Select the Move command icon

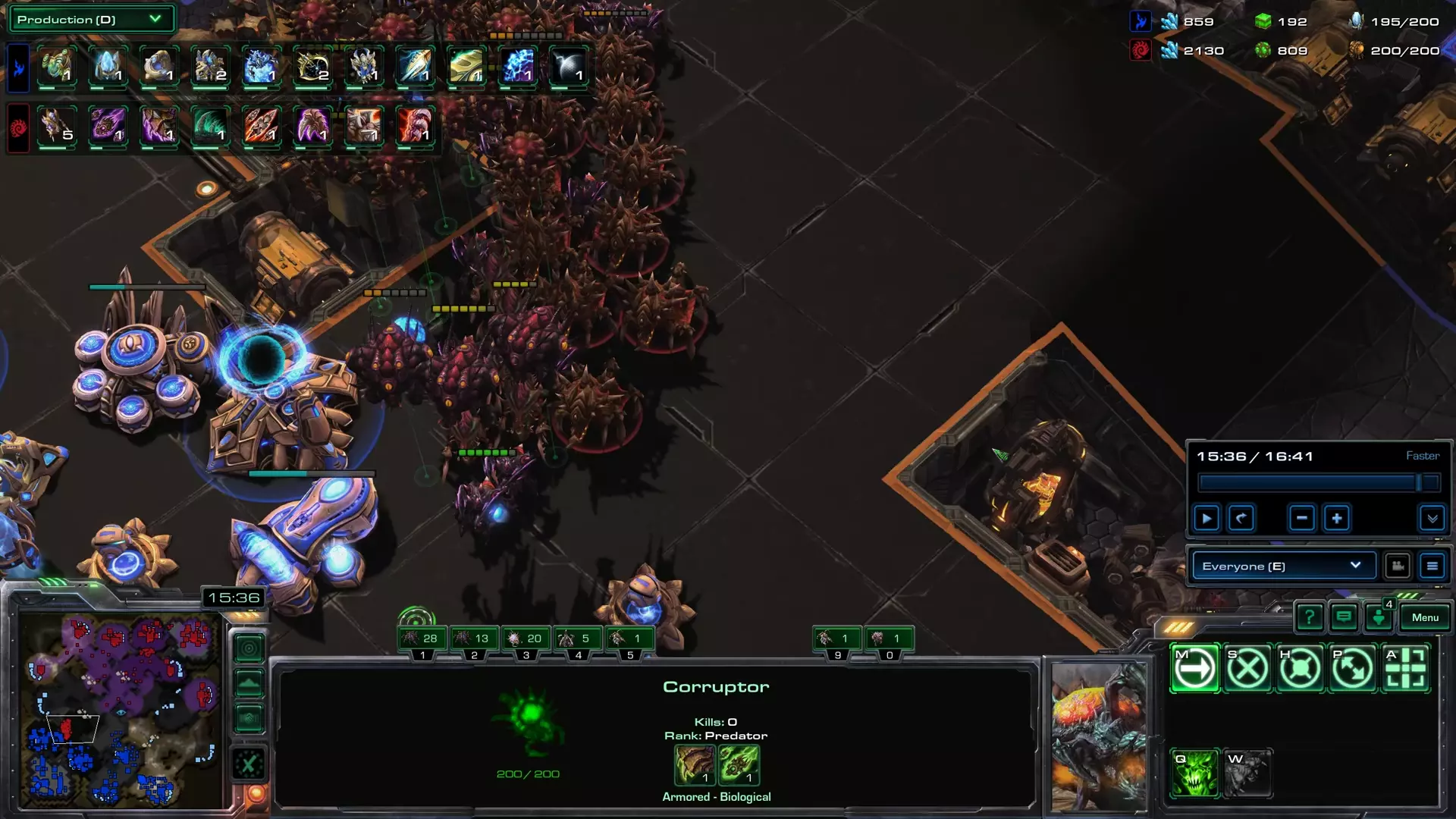point(1194,668)
